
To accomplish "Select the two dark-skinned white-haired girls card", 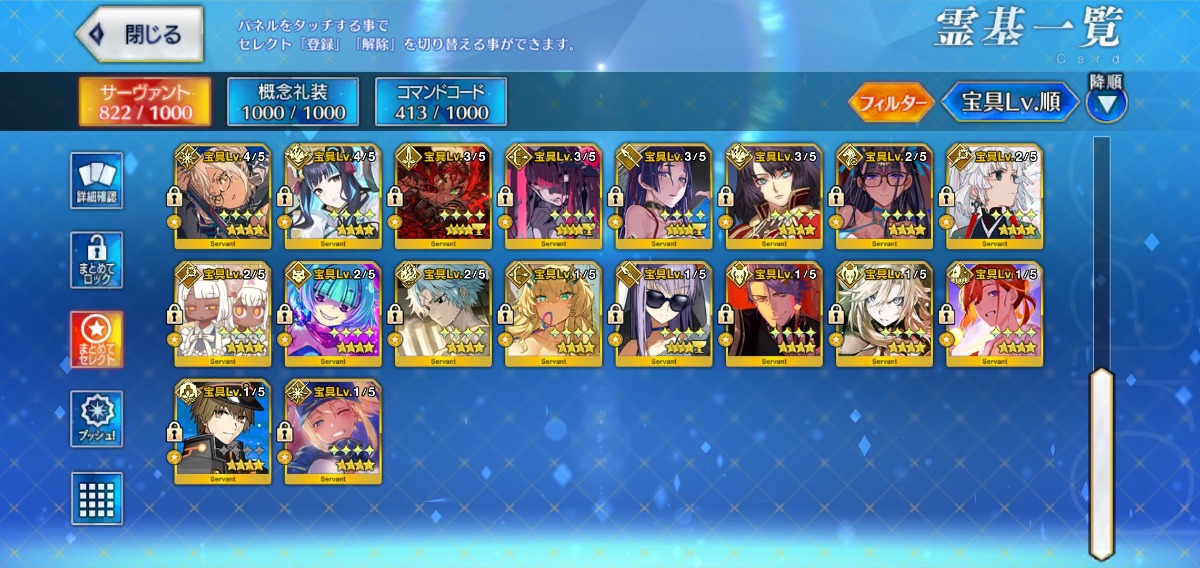I will click(222, 313).
